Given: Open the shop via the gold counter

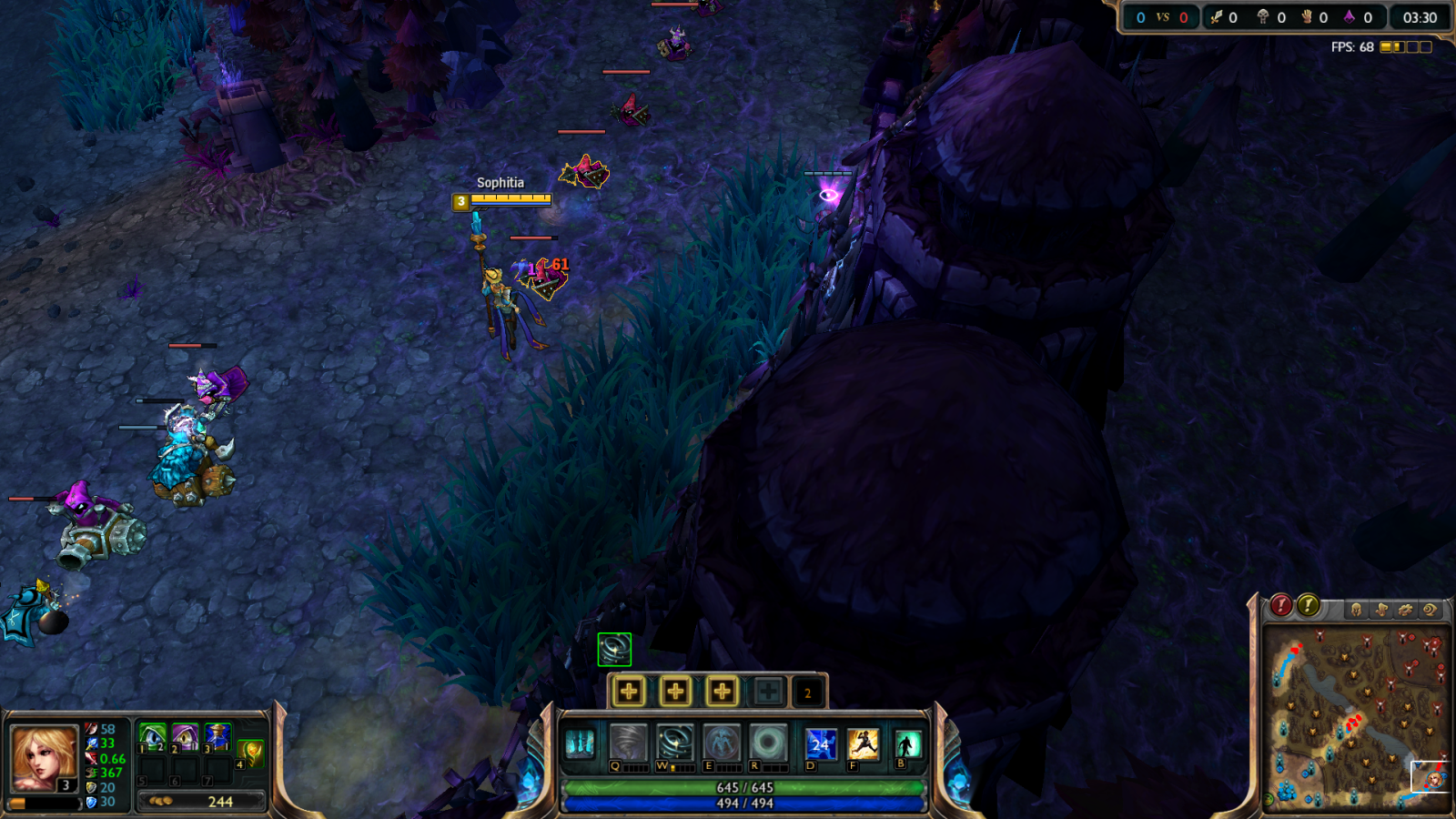Looking at the screenshot, I should (x=201, y=802).
